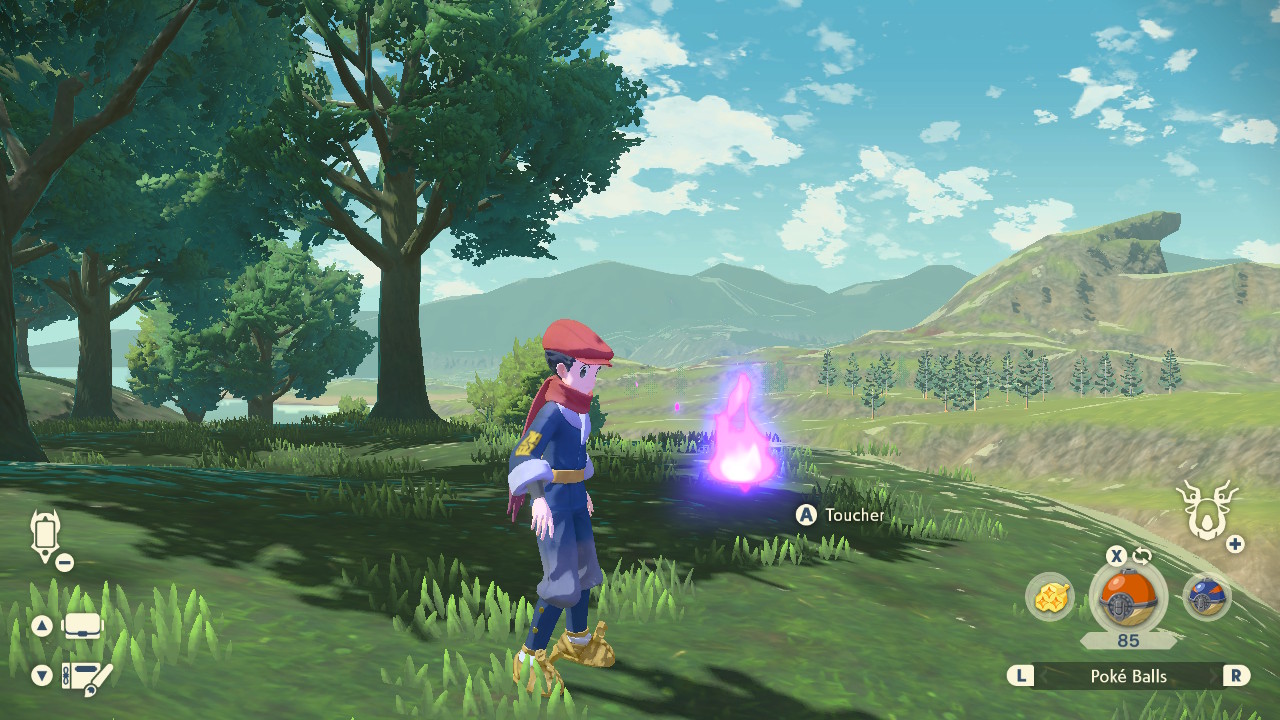This screenshot has height=720, width=1280.
Task: Select the orange Poké Ball slot
Action: pyautogui.click(x=1127, y=598)
